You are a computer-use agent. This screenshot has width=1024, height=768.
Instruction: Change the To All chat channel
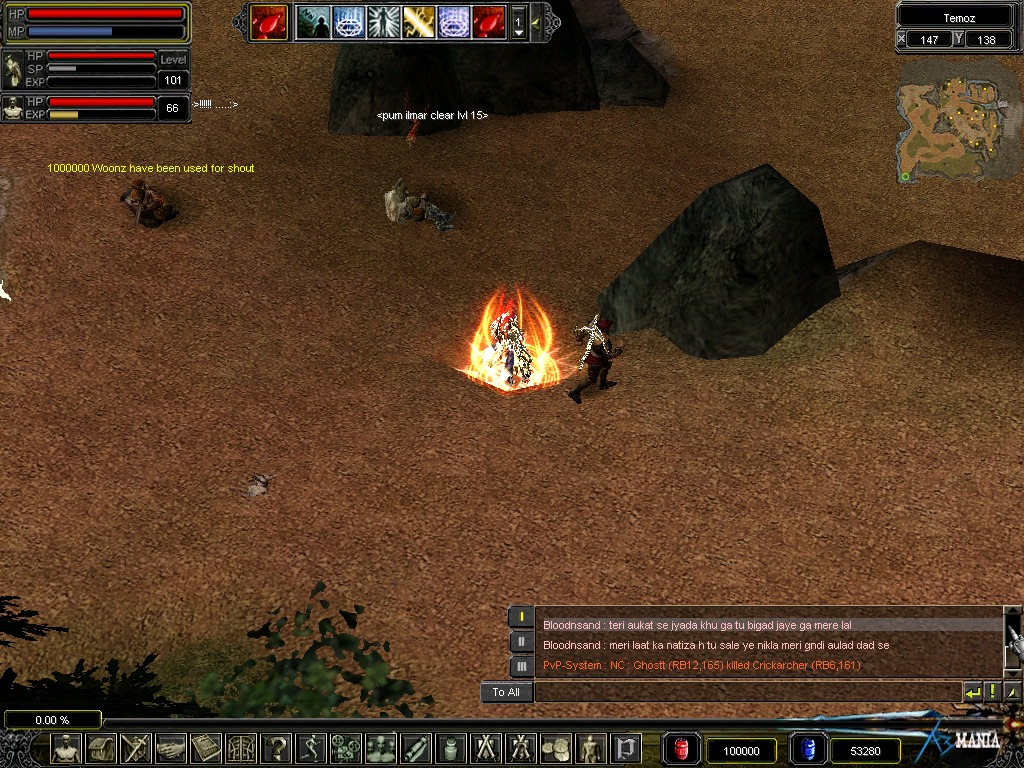pos(506,692)
